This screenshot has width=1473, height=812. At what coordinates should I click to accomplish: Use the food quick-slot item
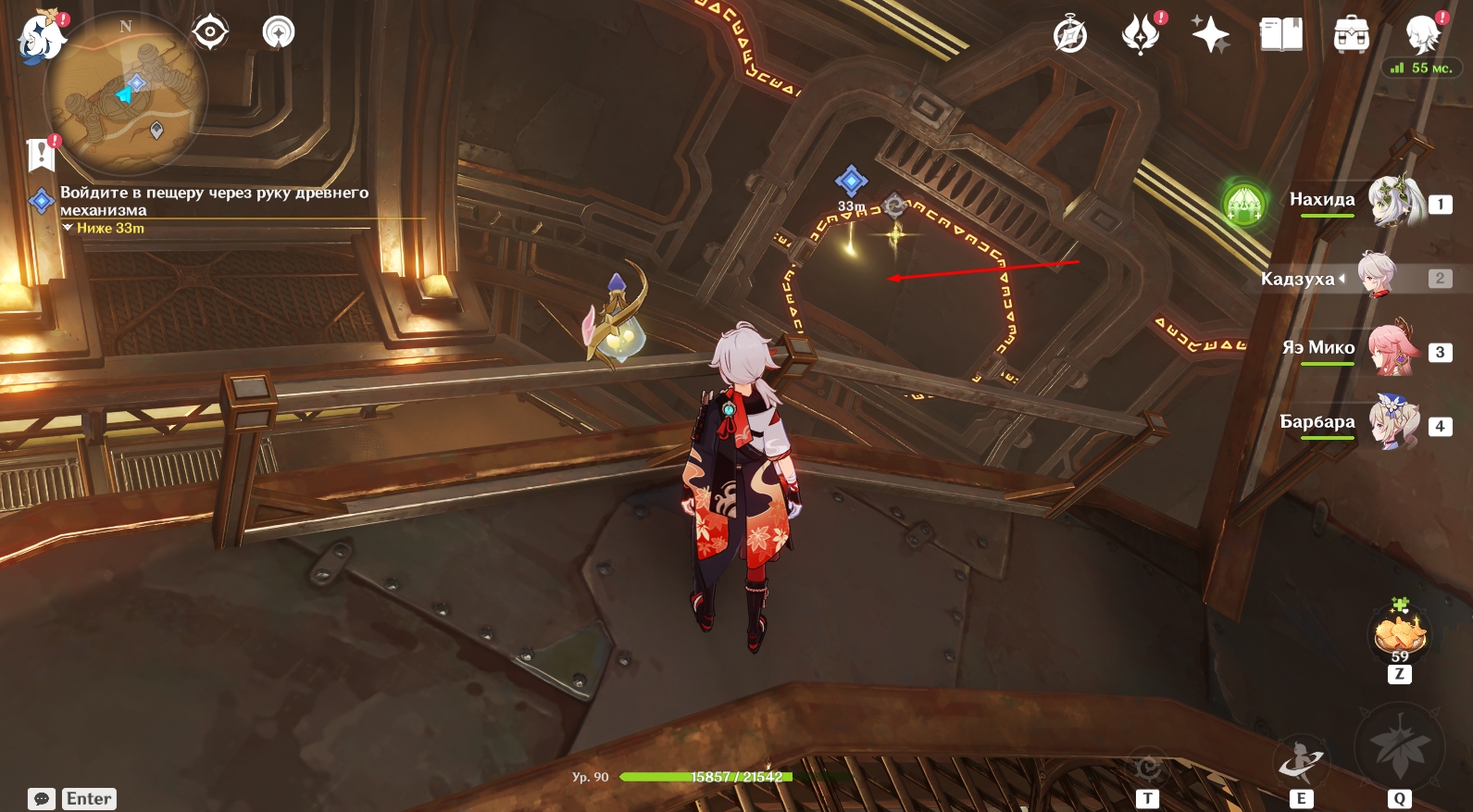click(1399, 635)
